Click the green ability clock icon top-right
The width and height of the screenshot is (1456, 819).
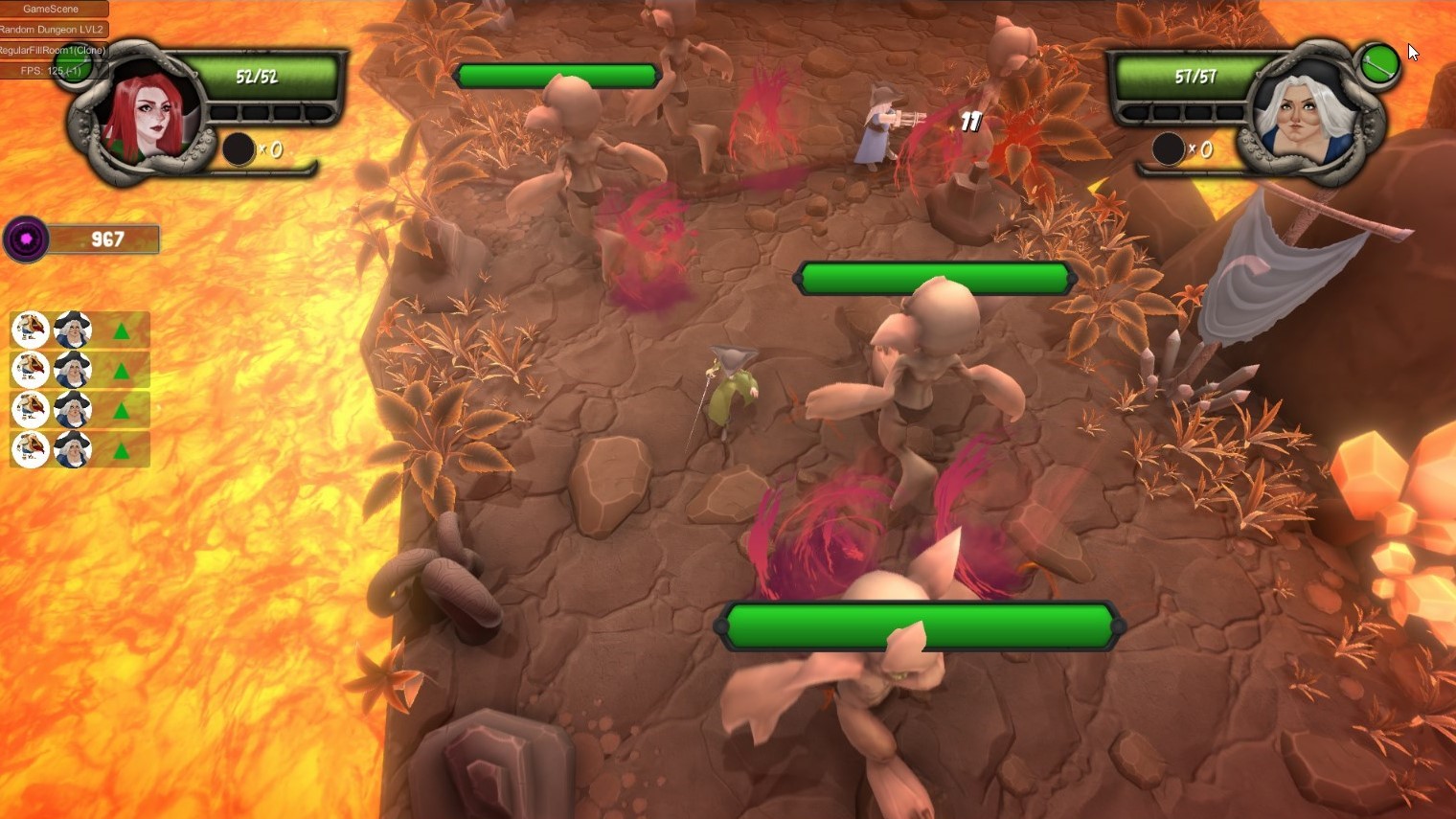[x=1378, y=63]
